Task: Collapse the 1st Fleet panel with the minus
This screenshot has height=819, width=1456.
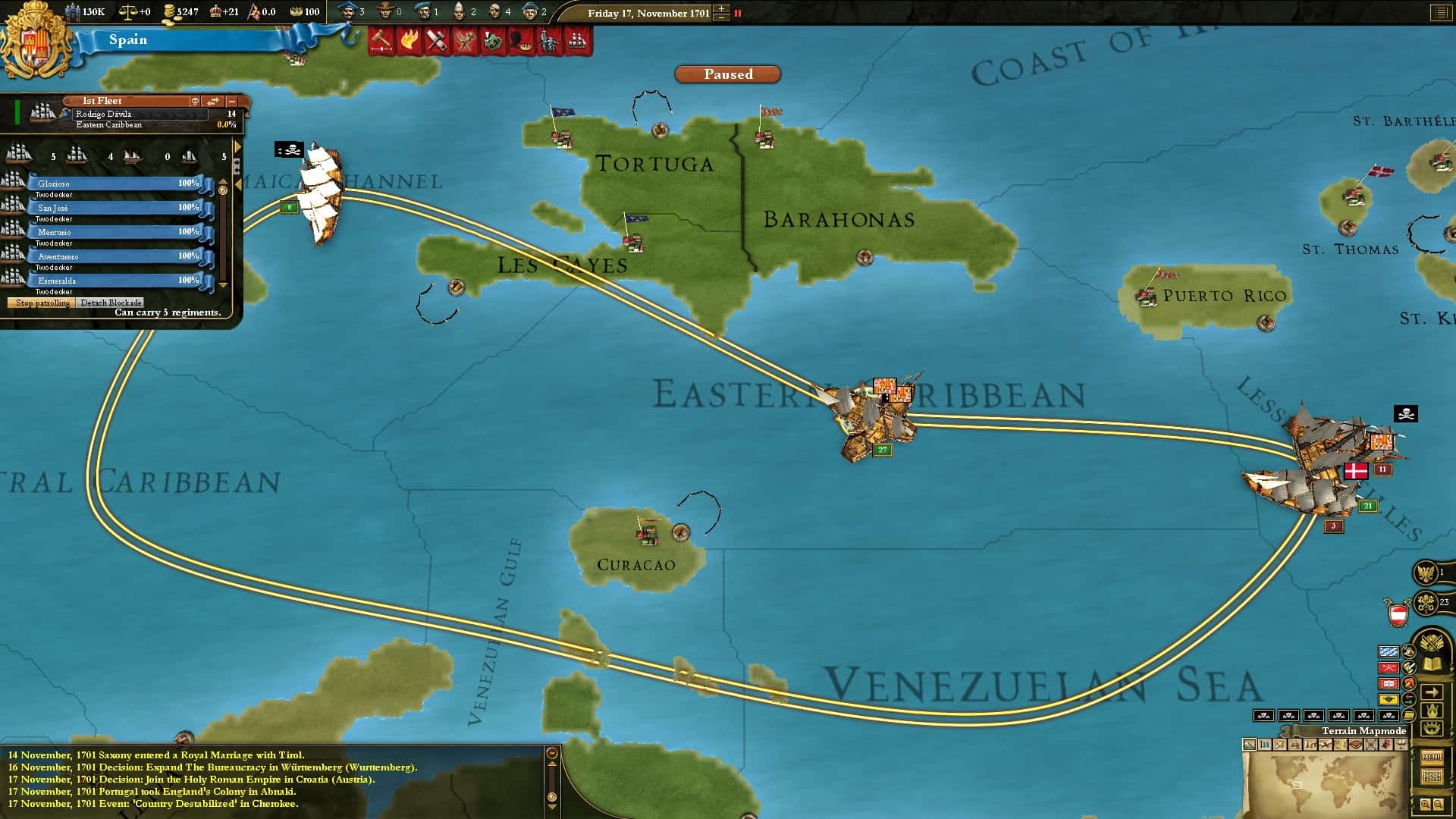Action: [x=231, y=102]
